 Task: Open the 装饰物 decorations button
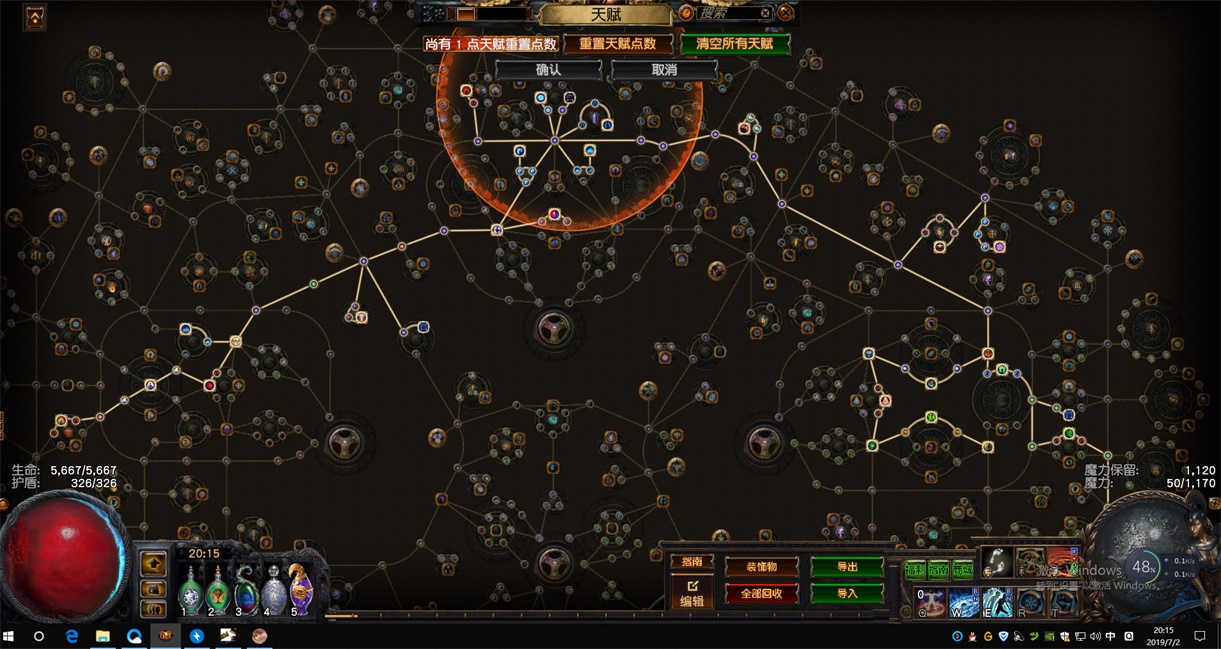point(762,567)
